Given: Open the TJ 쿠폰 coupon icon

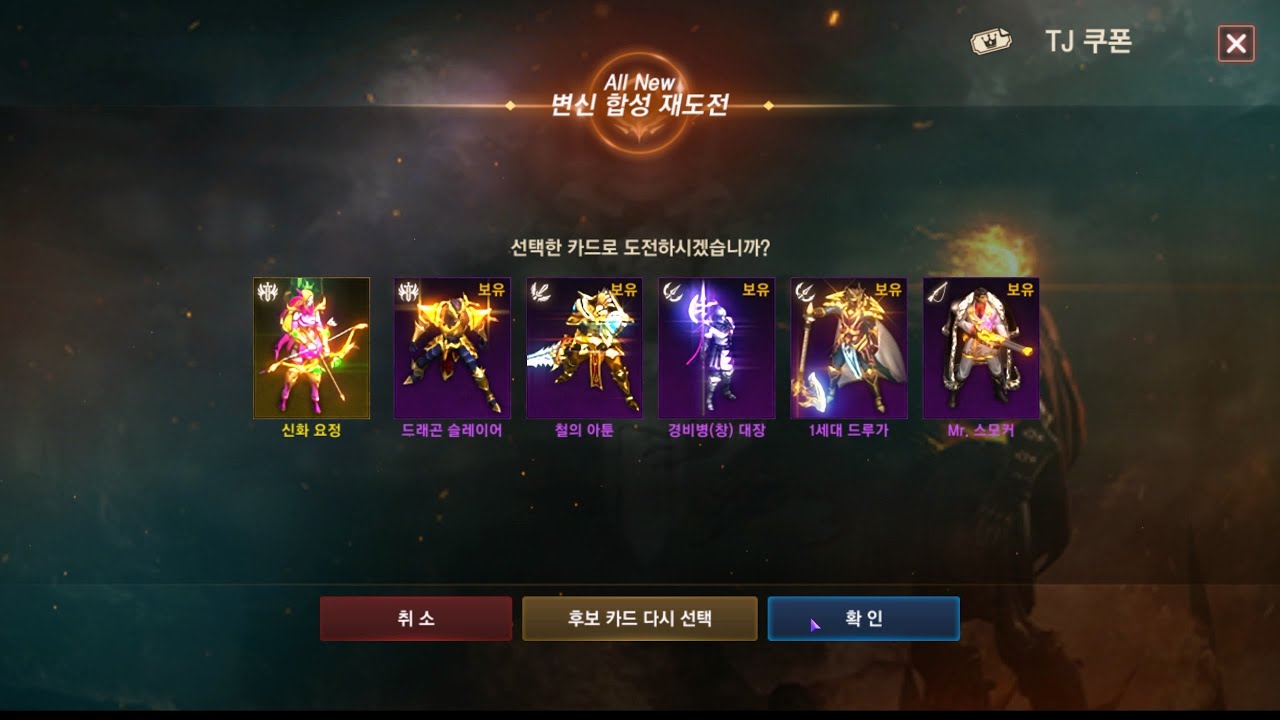Looking at the screenshot, I should click(x=992, y=43).
